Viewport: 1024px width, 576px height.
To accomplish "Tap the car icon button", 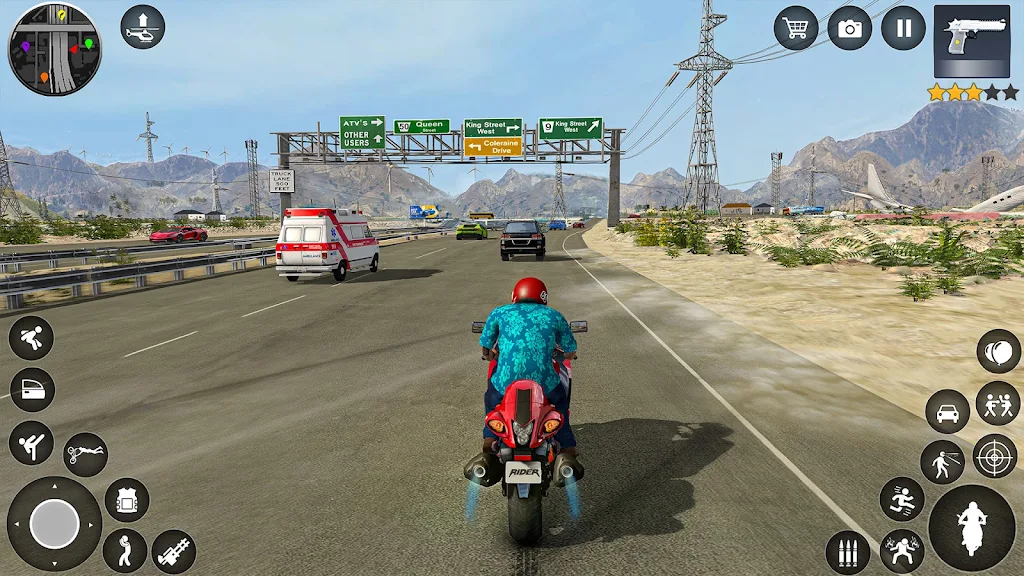I will pos(947,412).
